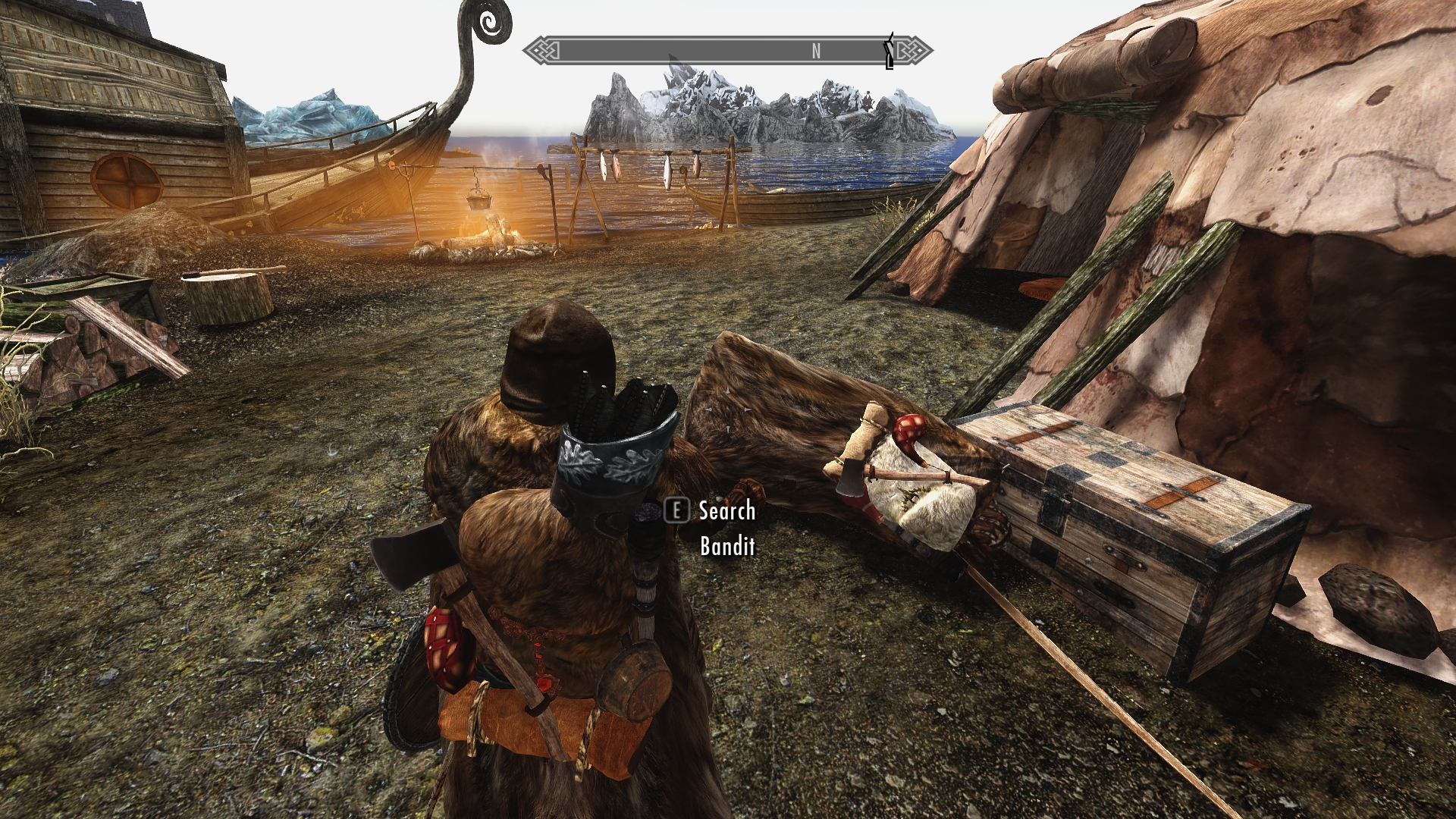Click the compass bar showing north
1456x819 pixels.
point(726,51)
